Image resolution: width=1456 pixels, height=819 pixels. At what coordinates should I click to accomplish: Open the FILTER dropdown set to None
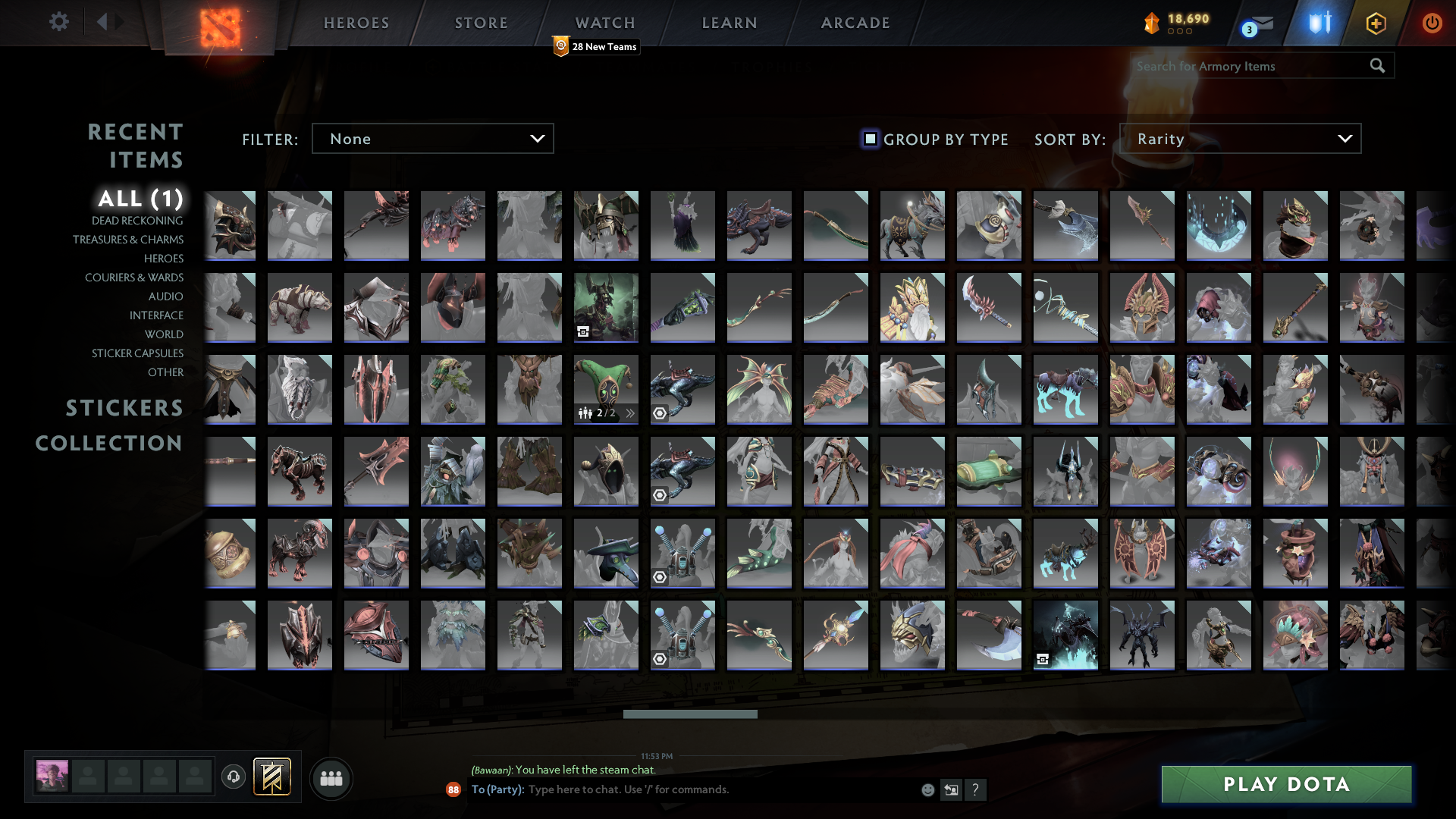(x=432, y=138)
